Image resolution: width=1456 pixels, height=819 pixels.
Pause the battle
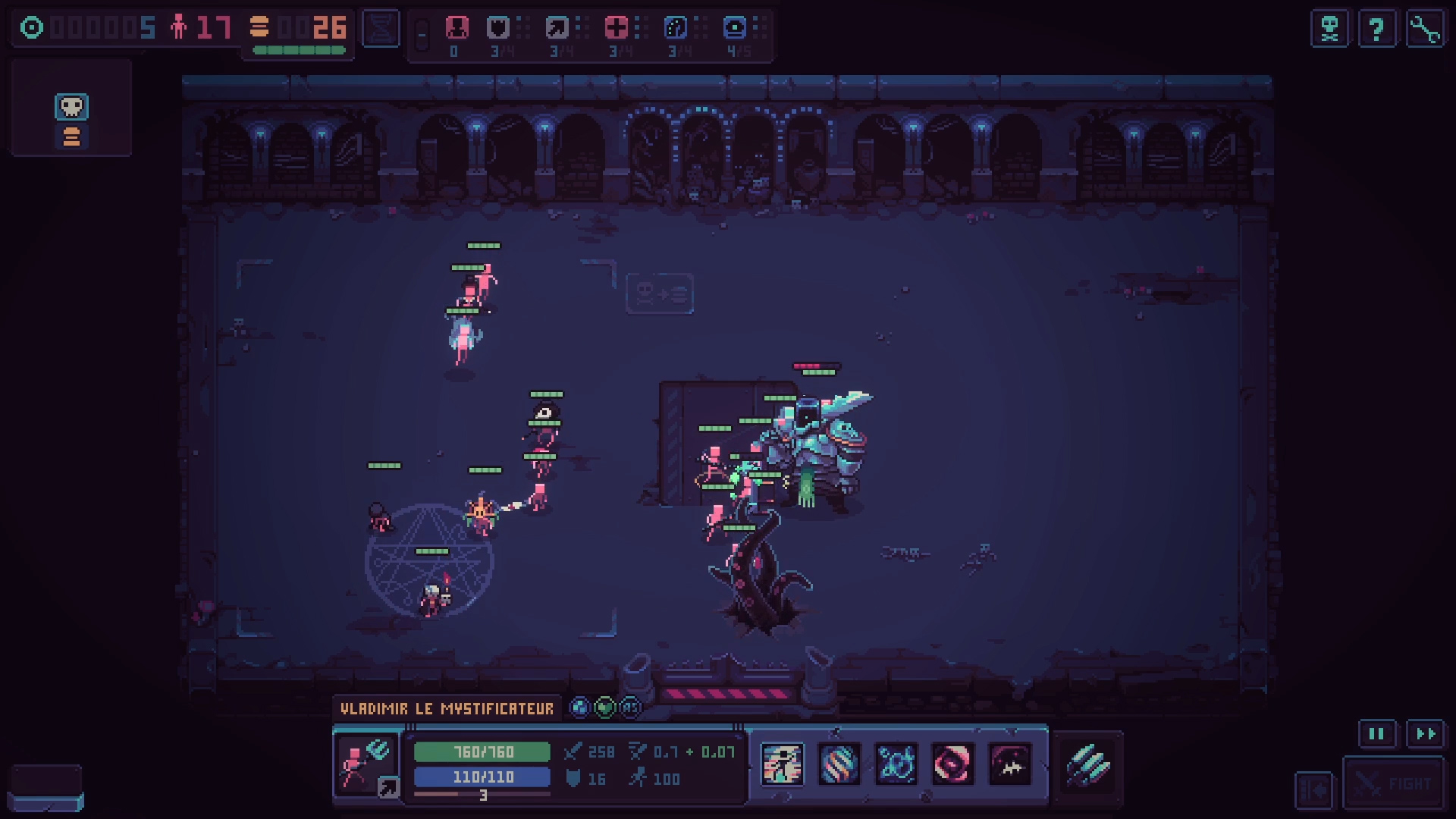(1376, 734)
